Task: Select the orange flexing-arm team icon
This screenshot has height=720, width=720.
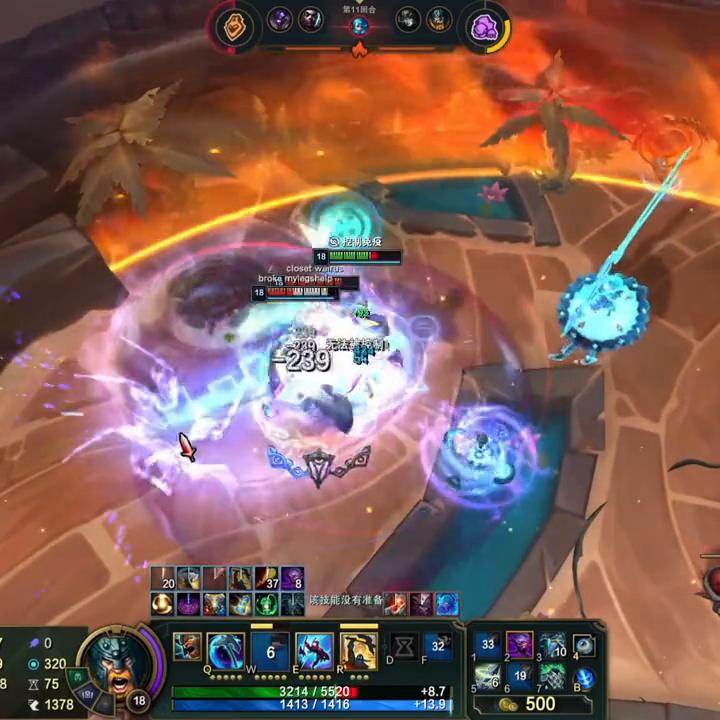Action: (x=234, y=27)
